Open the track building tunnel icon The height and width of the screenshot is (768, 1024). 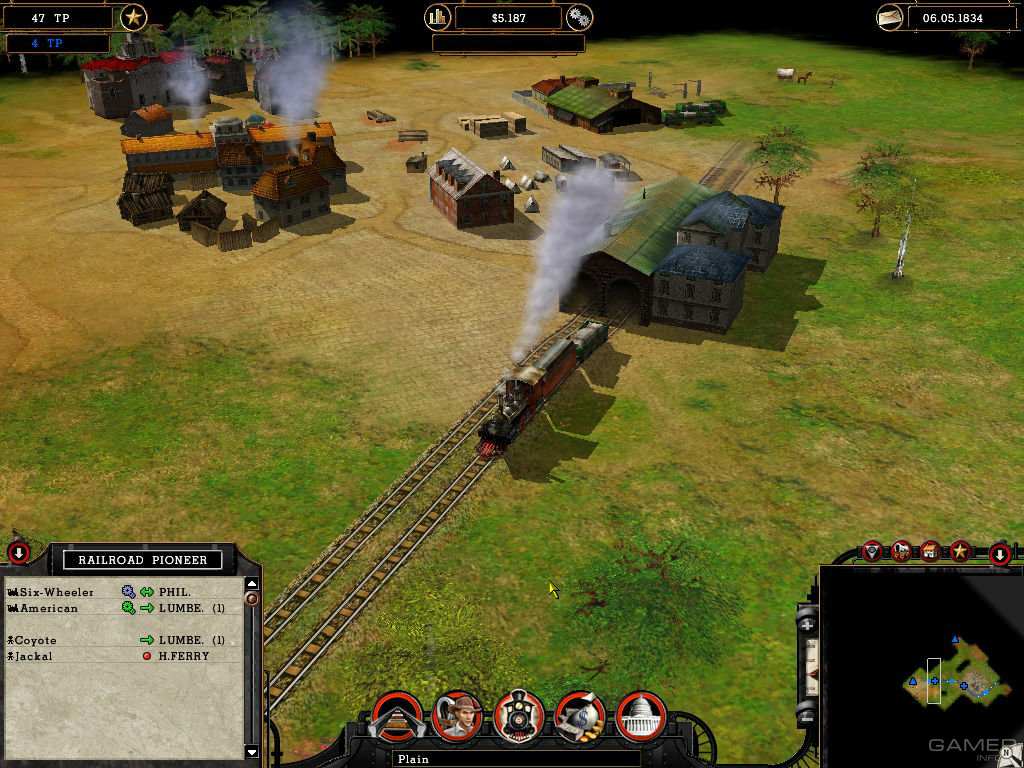(396, 716)
